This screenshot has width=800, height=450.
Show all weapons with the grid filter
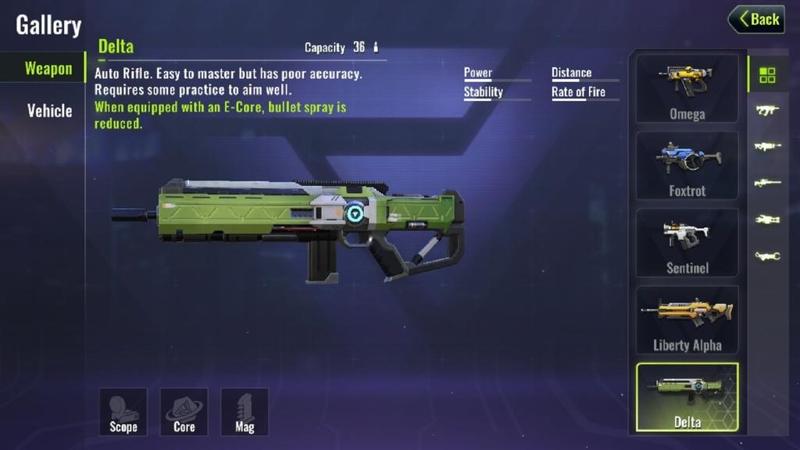click(x=767, y=75)
